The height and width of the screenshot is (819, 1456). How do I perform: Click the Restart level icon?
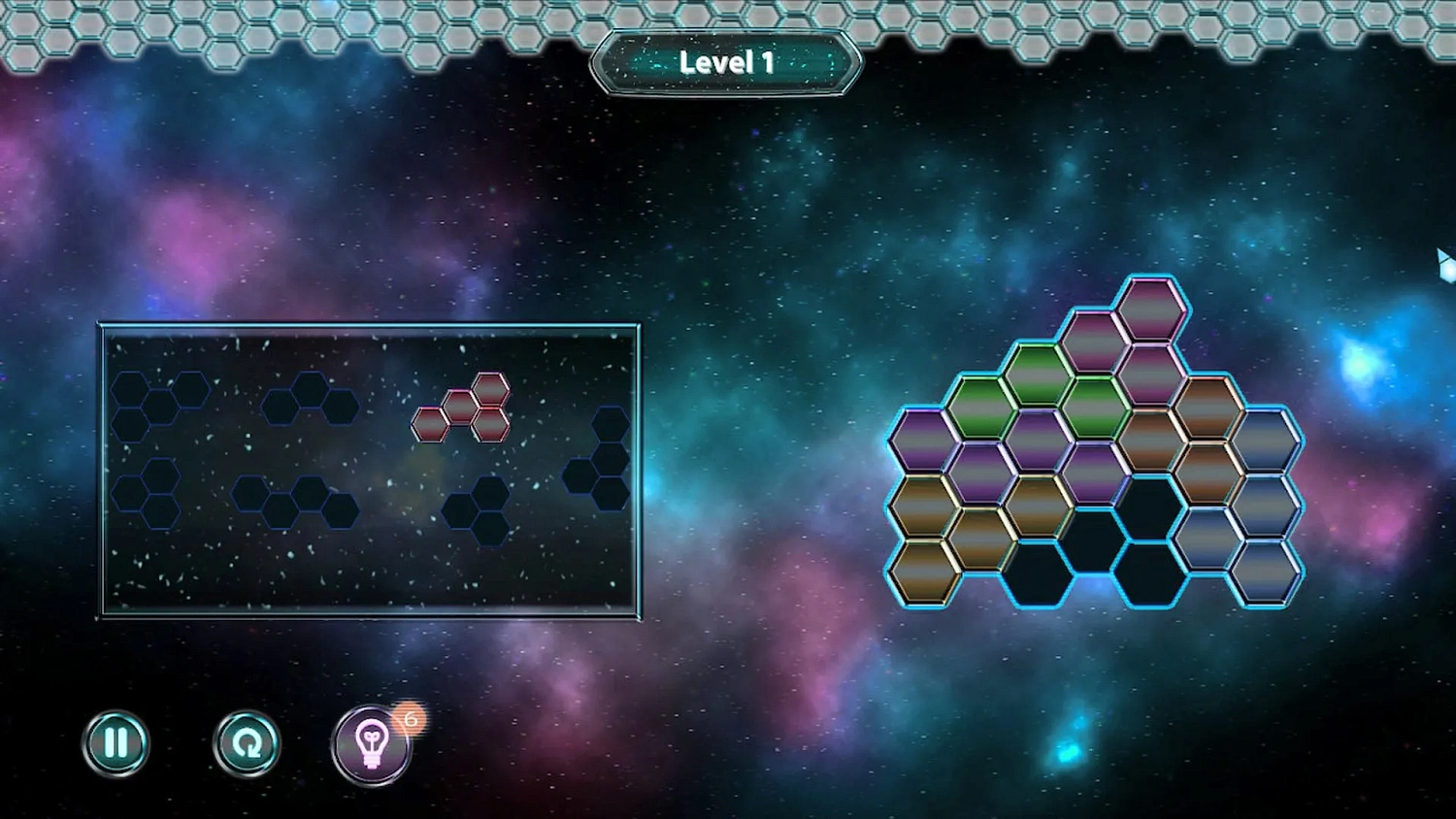246,743
